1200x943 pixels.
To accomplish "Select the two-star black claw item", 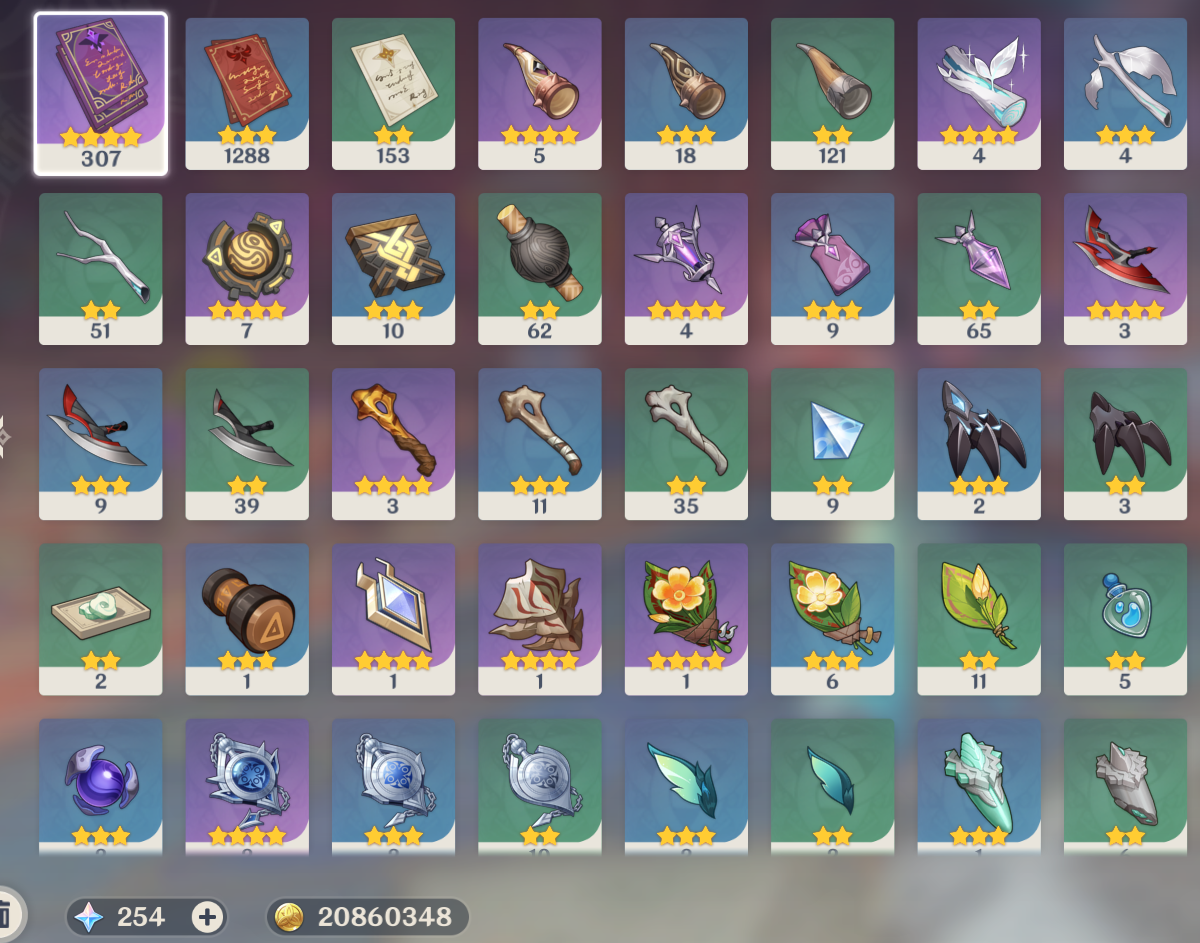I will (1125, 443).
